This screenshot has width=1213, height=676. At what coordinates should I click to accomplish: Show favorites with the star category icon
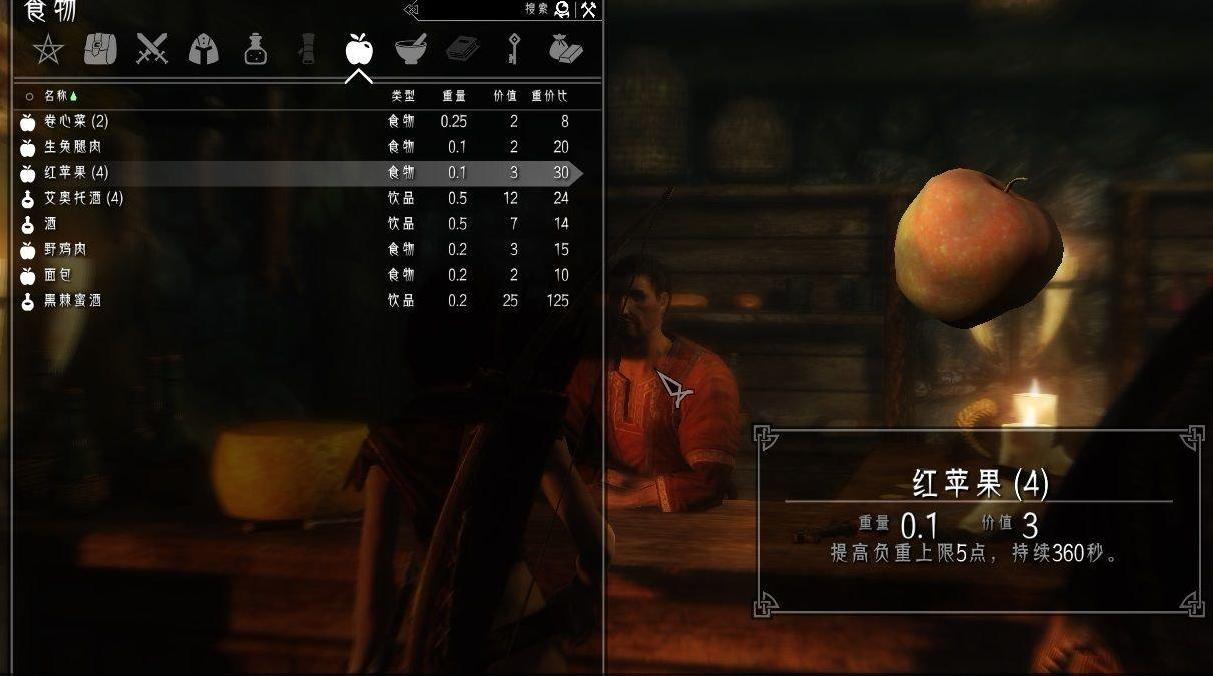pos(47,49)
